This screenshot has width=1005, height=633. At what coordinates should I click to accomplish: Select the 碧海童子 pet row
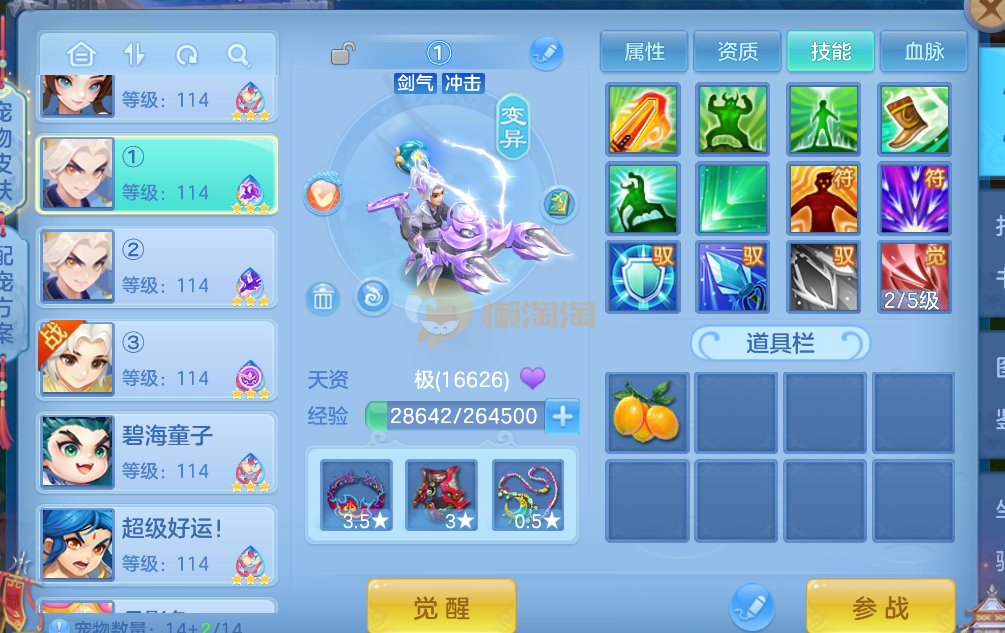click(157, 452)
